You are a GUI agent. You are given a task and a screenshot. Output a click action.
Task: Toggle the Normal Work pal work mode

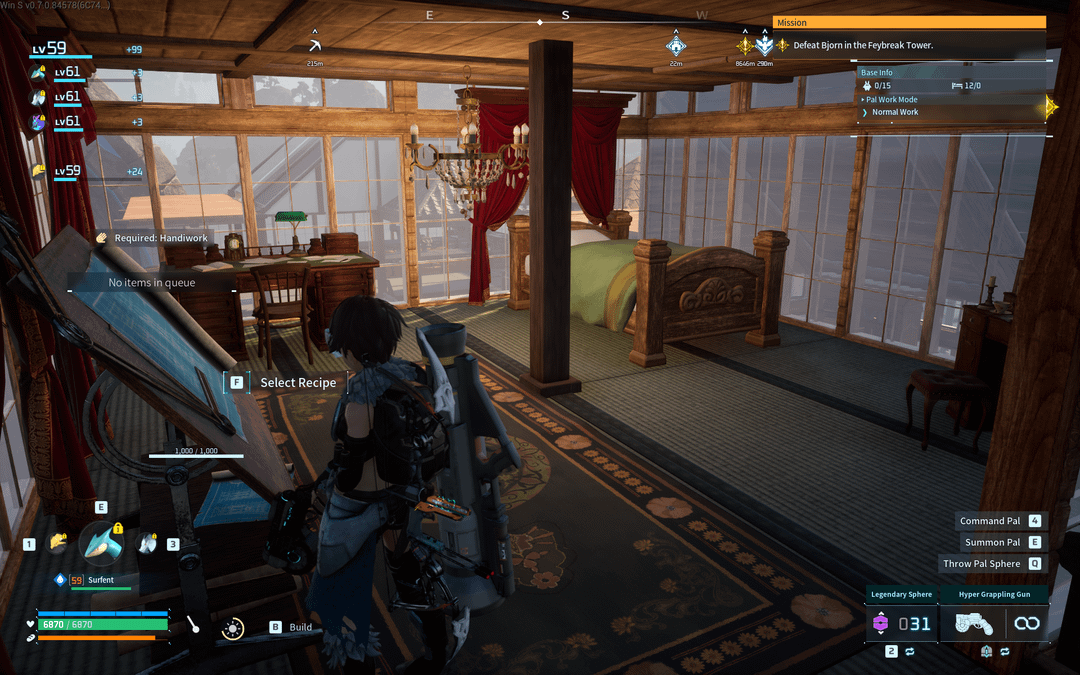coord(895,112)
